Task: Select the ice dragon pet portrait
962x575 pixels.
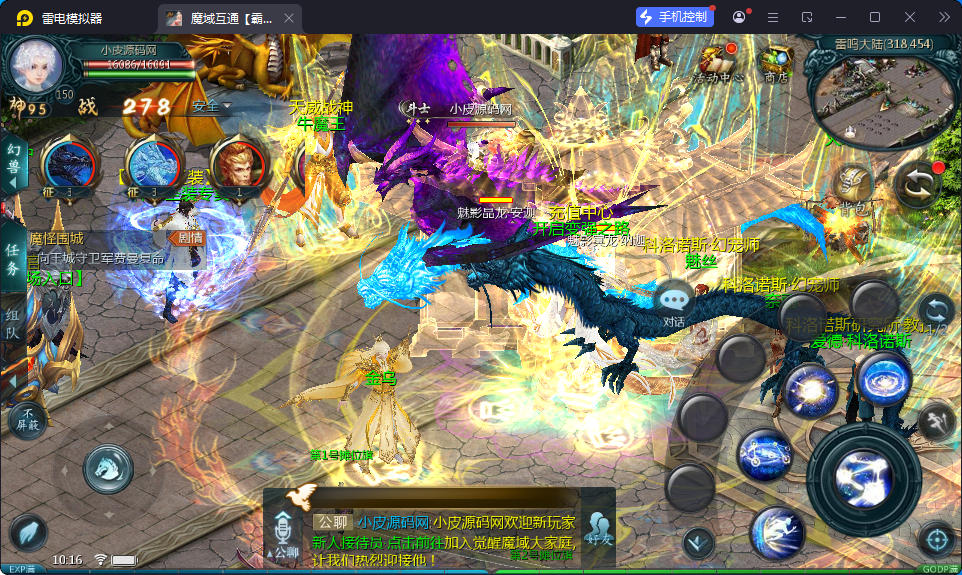Action: click(x=156, y=163)
